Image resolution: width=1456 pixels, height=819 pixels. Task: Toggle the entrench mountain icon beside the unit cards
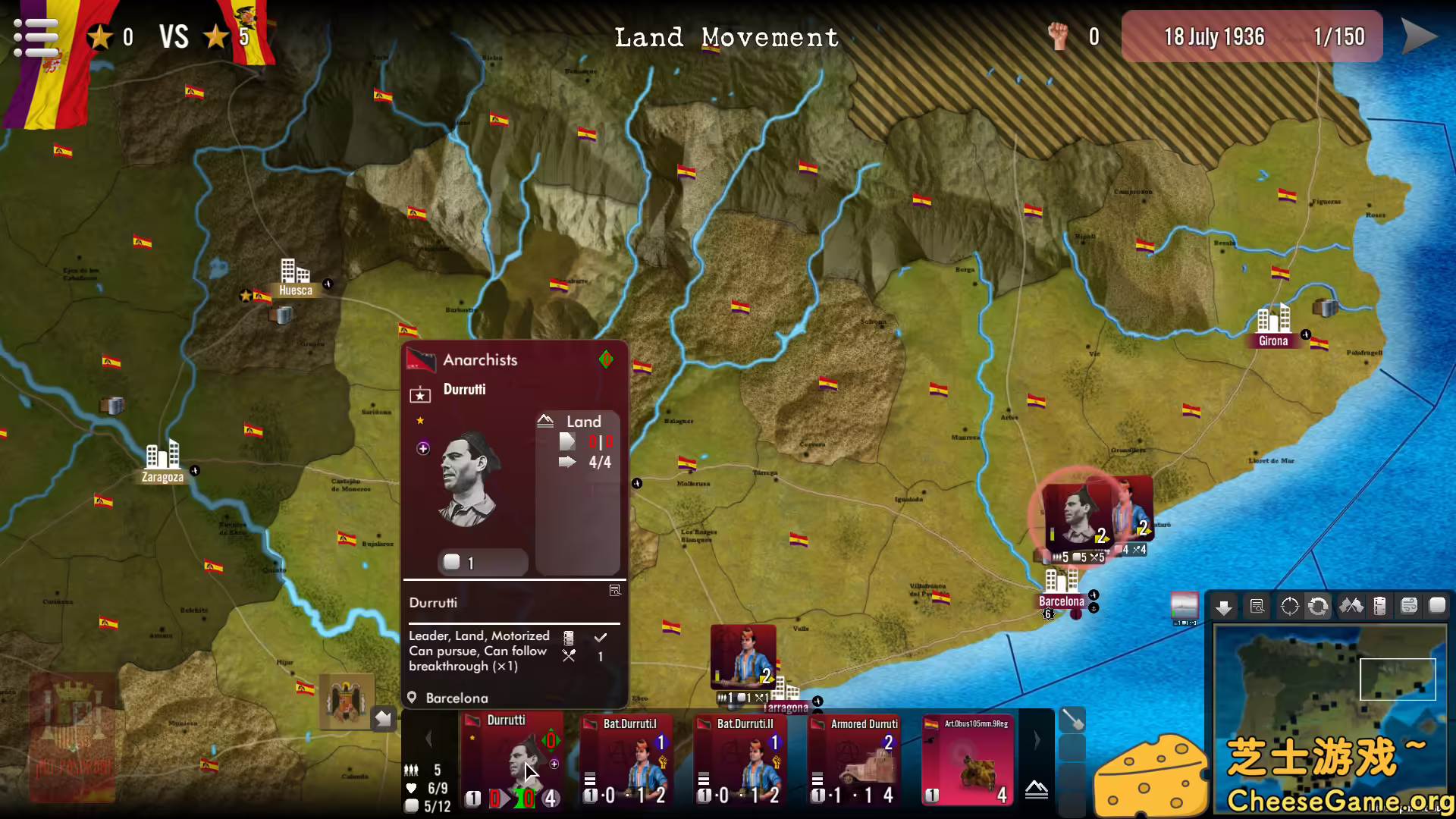[1035, 789]
